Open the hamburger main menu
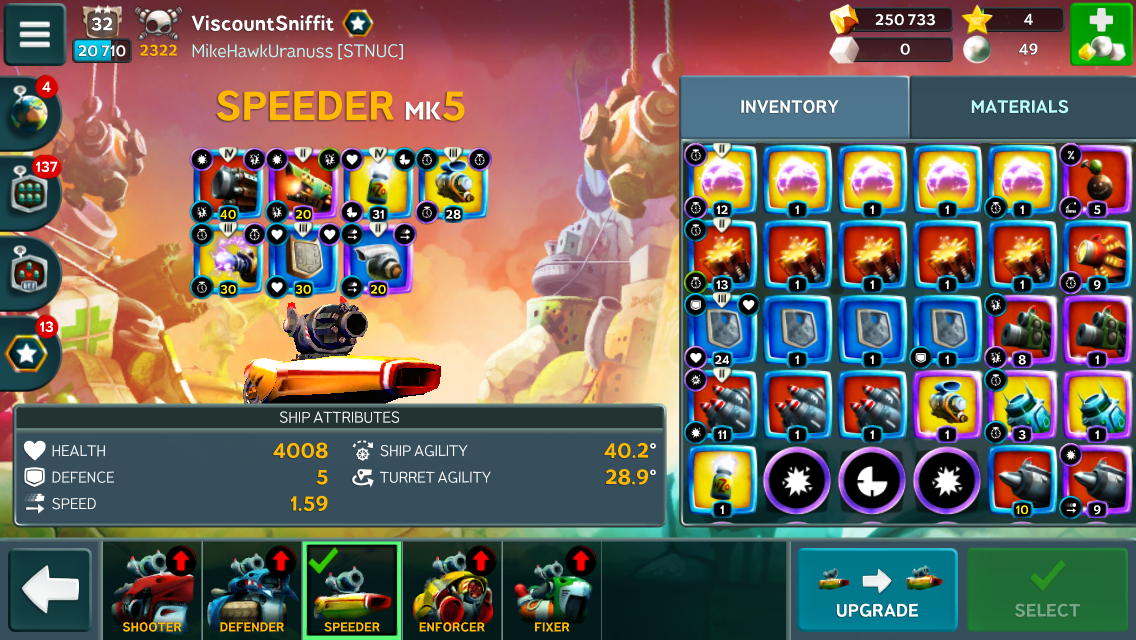The width and height of the screenshot is (1136, 640). point(35,34)
